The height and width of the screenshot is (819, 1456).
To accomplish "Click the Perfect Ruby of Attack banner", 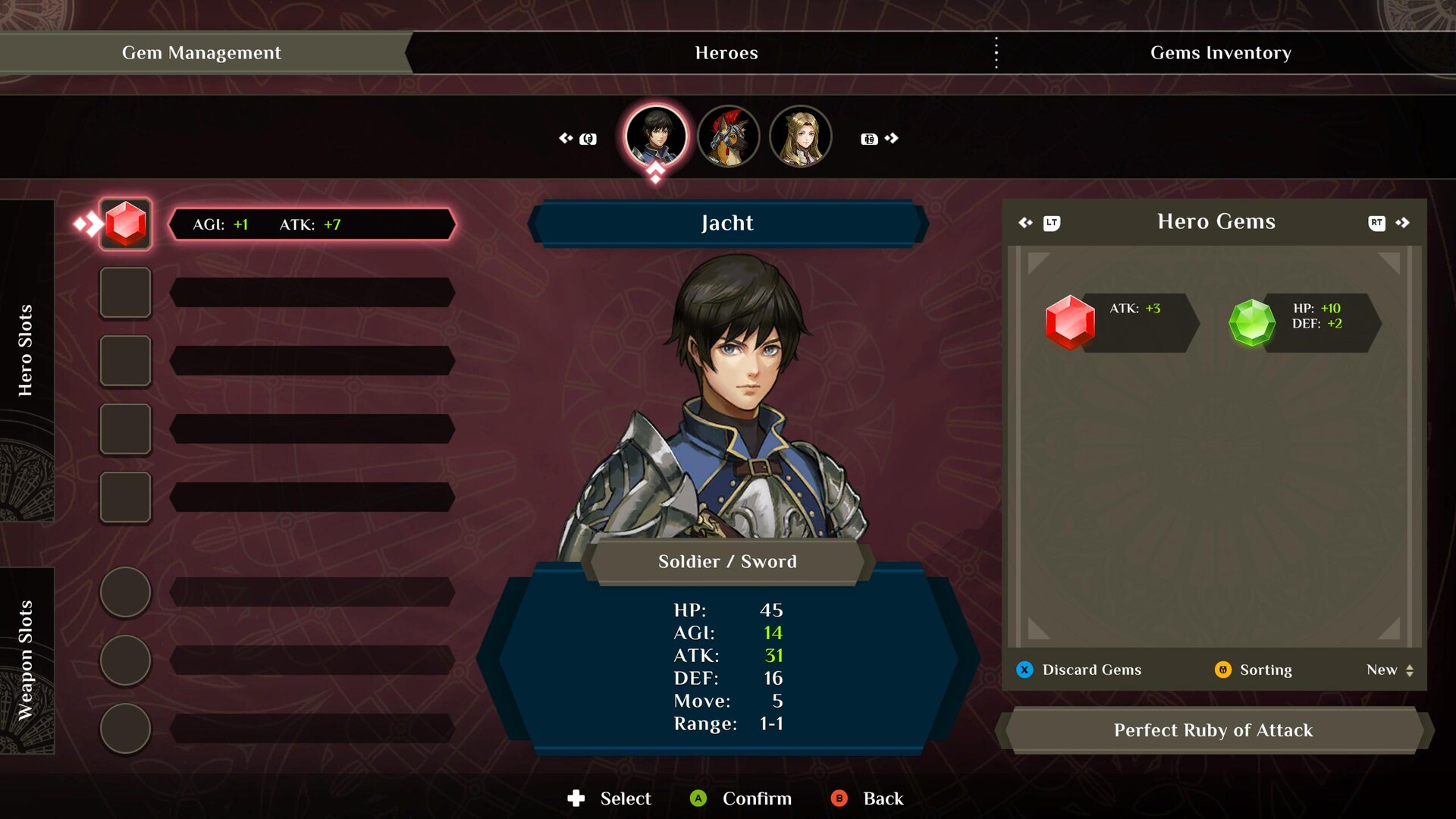I will click(1213, 730).
